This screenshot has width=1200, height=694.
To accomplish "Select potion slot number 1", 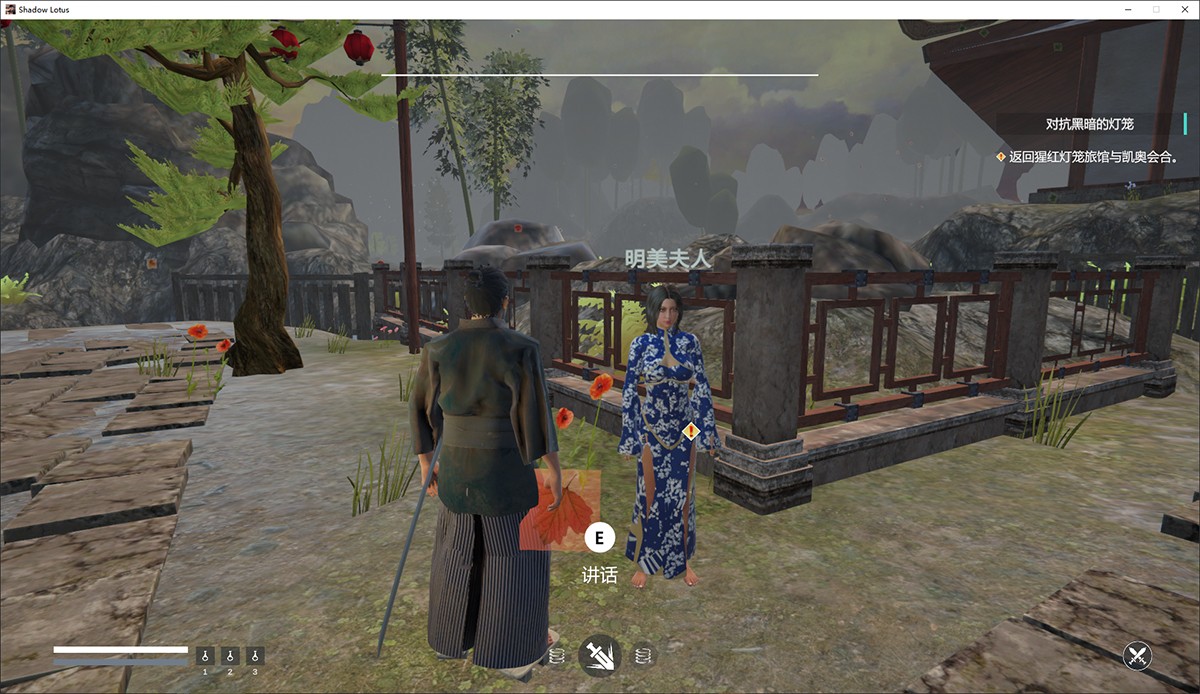I will point(205,656).
